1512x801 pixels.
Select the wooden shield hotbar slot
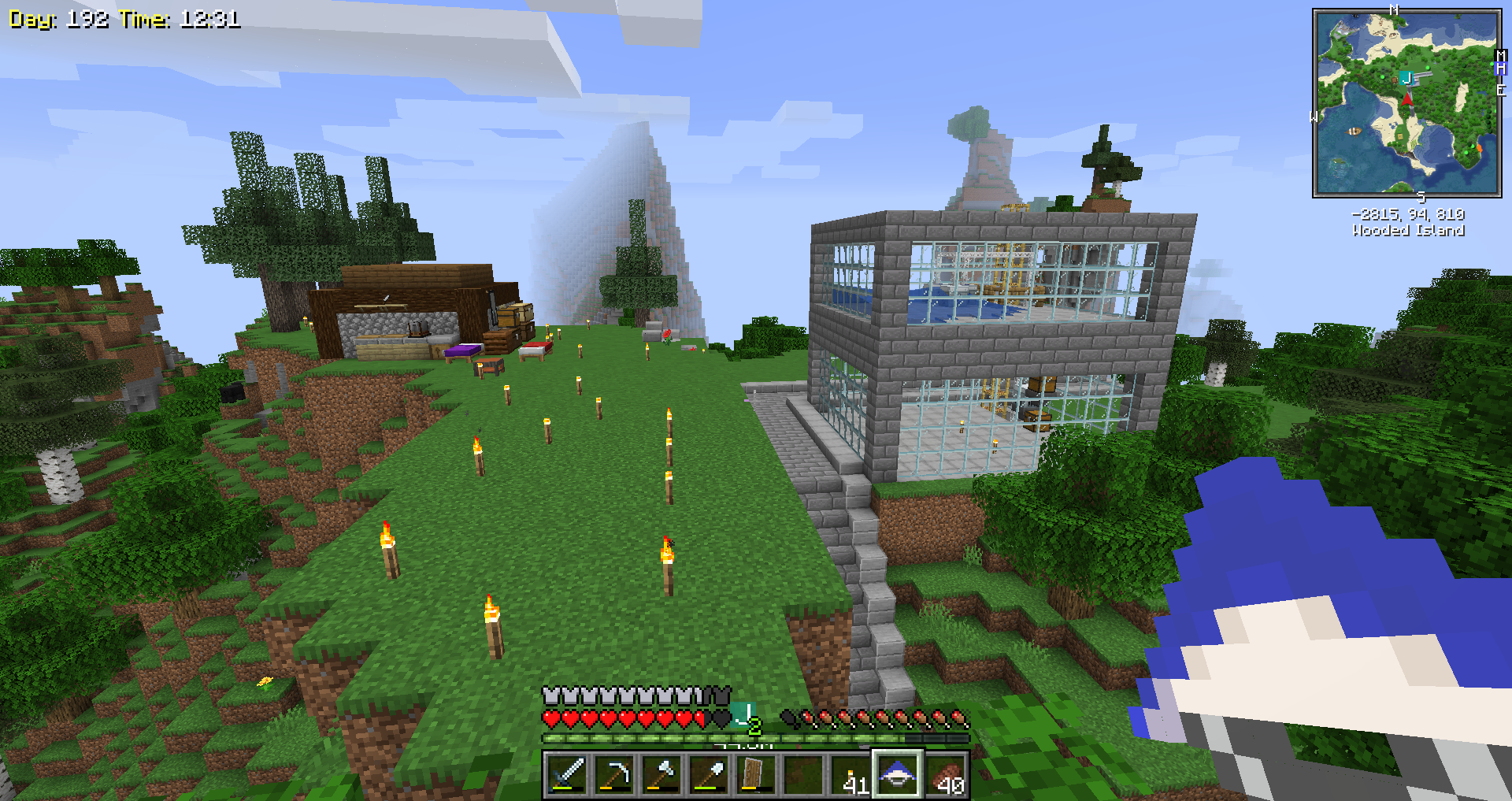click(755, 774)
